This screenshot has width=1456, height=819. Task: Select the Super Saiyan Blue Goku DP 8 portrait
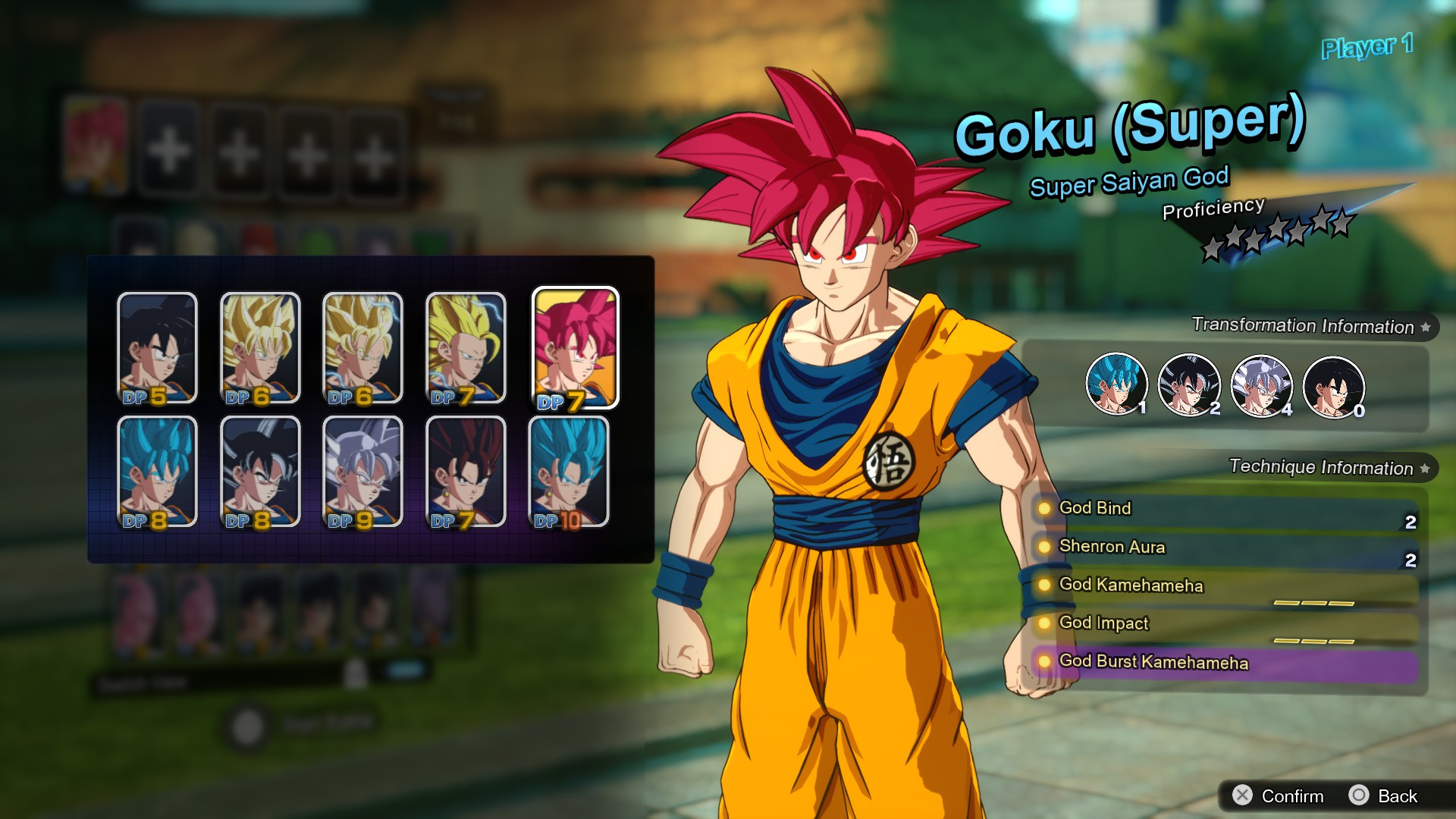coord(157,470)
